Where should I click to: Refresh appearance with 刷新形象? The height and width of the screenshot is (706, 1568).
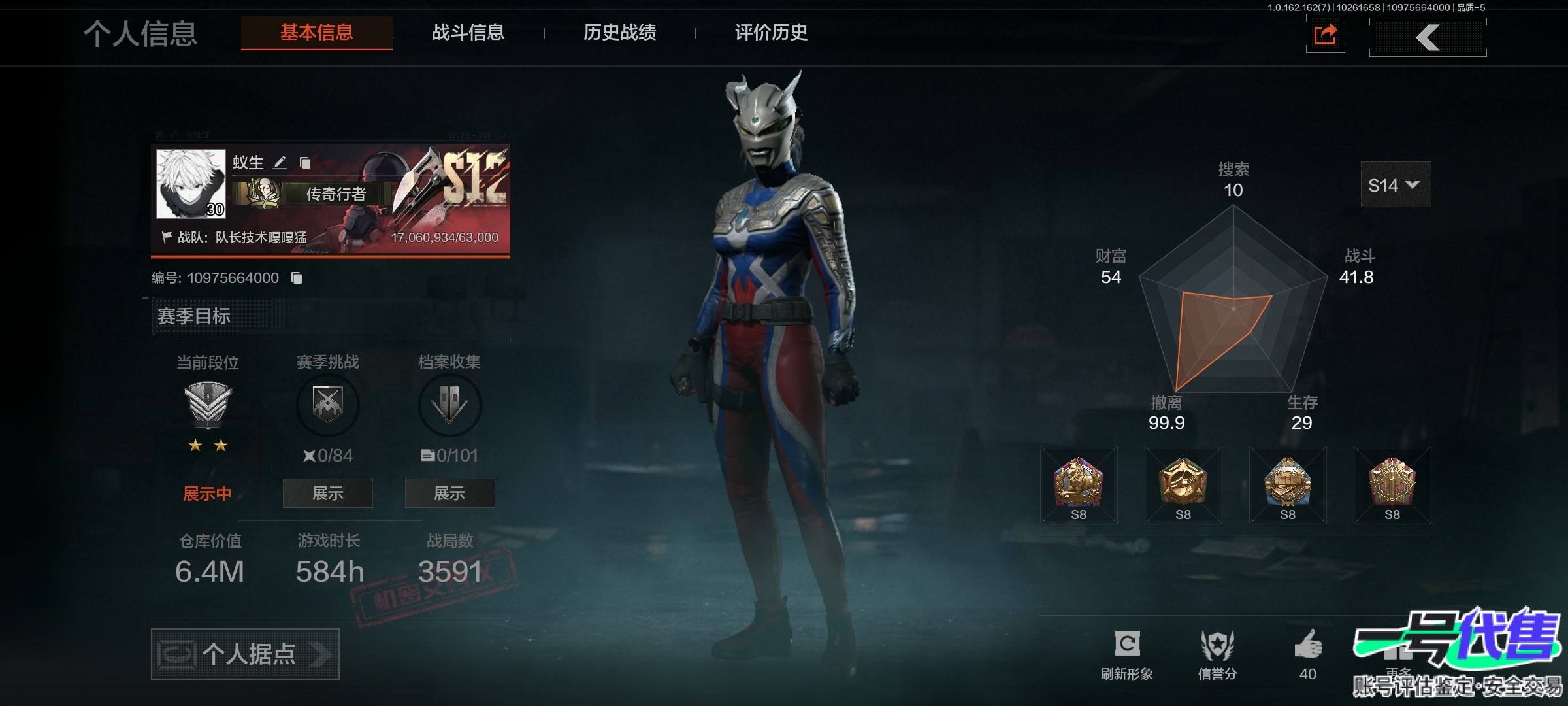tap(1127, 654)
